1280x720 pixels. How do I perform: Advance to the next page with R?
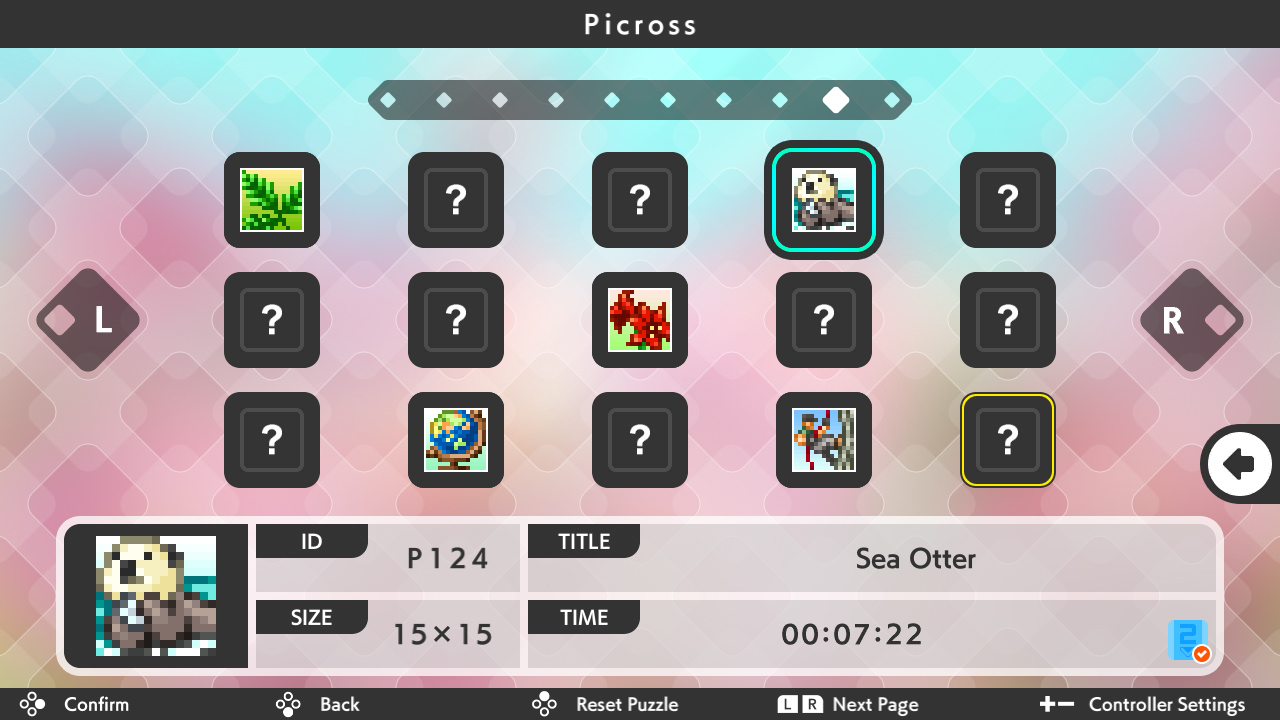point(1191,320)
